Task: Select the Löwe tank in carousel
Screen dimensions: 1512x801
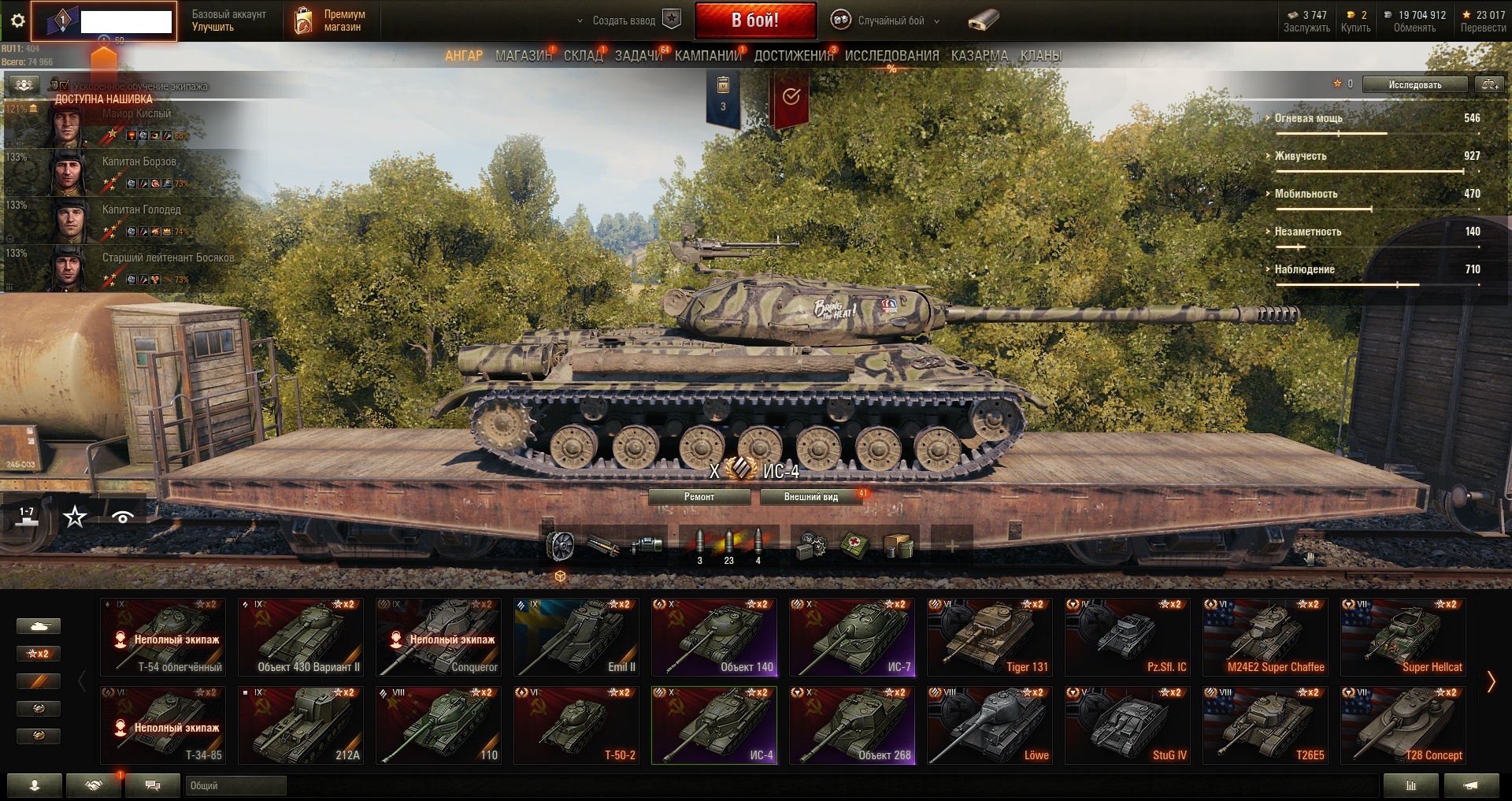Action: point(990,725)
